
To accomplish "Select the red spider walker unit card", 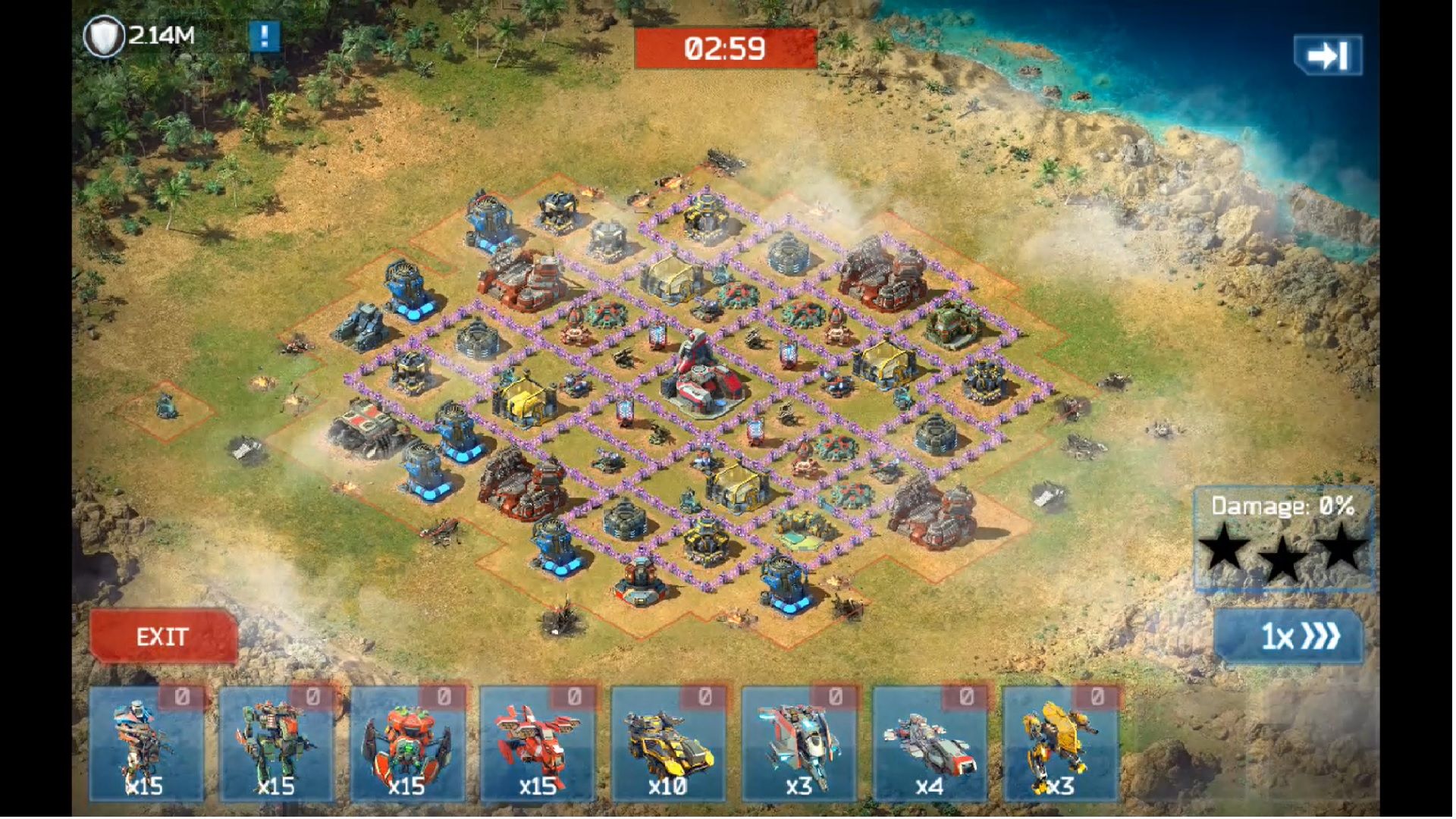I will [x=407, y=745].
